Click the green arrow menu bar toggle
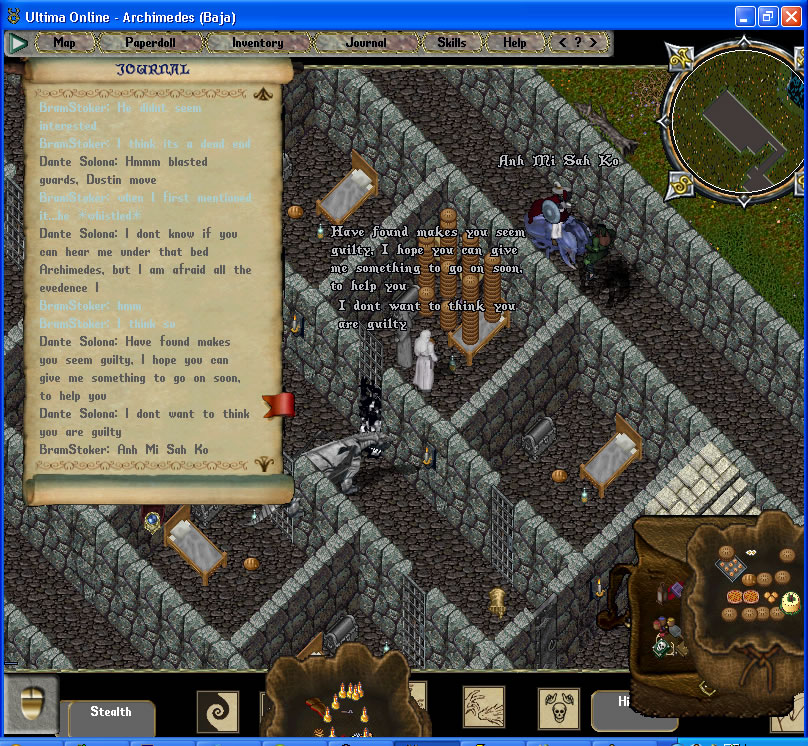Image resolution: width=808 pixels, height=746 pixels. pyautogui.click(x=18, y=43)
